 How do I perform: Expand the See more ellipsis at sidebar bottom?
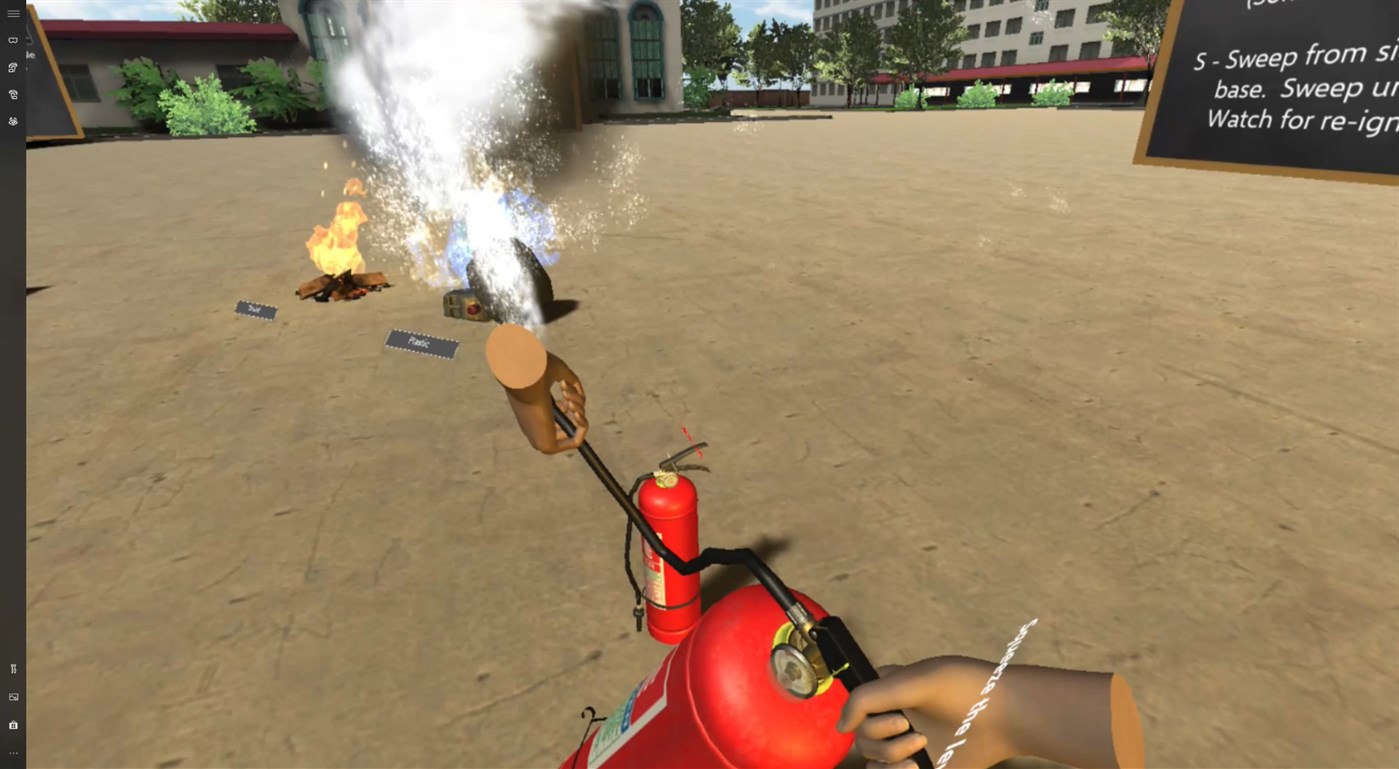click(13, 752)
